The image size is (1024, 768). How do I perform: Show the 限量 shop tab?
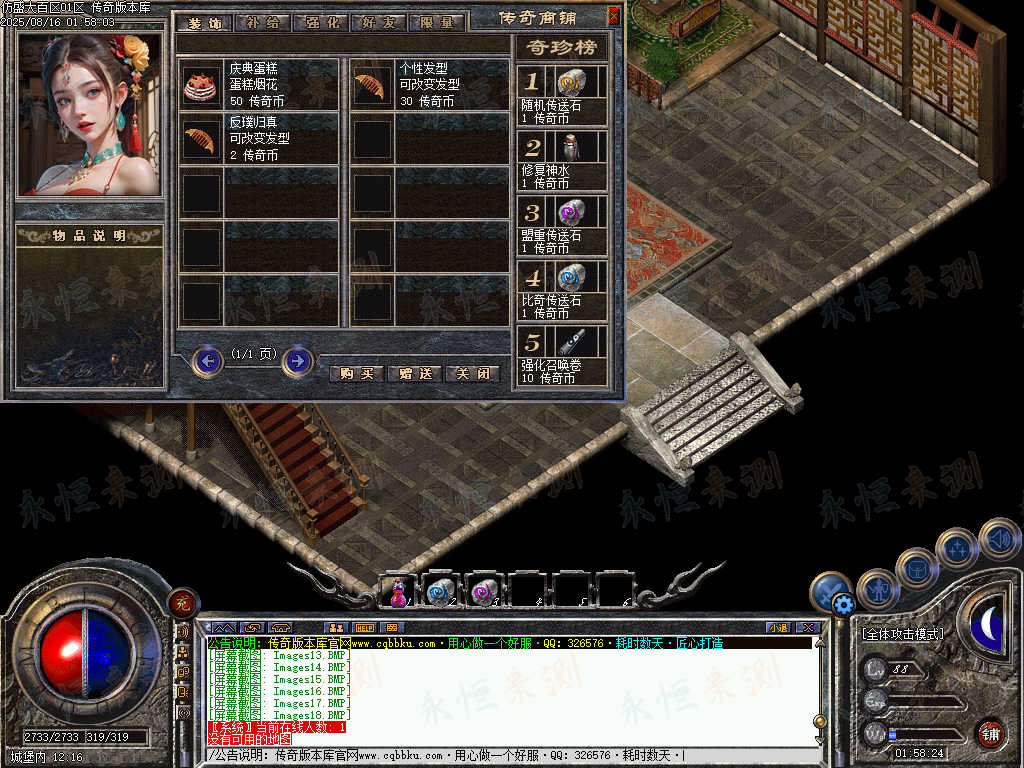click(x=437, y=22)
